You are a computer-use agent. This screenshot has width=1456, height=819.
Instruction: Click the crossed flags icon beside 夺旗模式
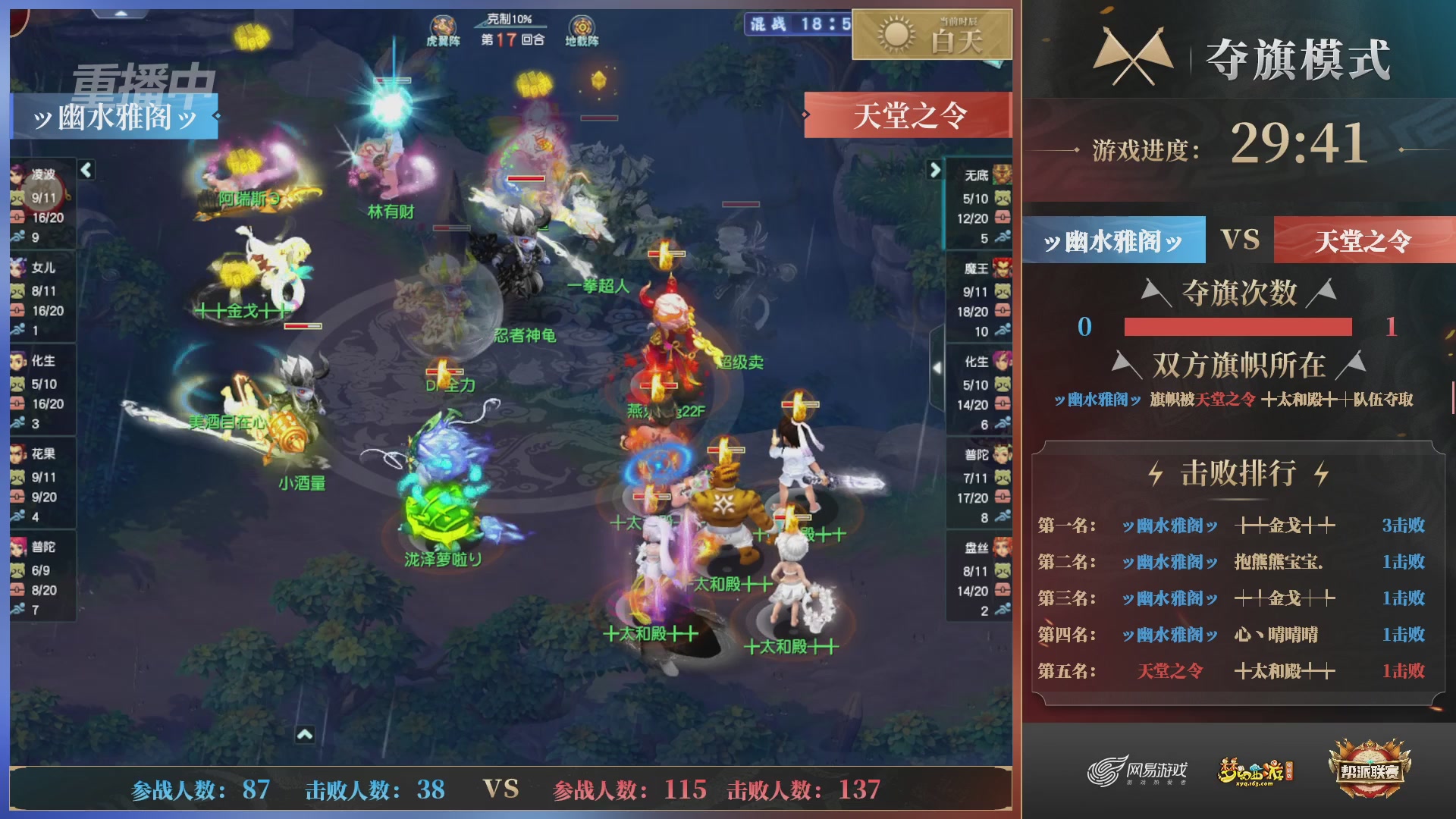coord(1134,50)
